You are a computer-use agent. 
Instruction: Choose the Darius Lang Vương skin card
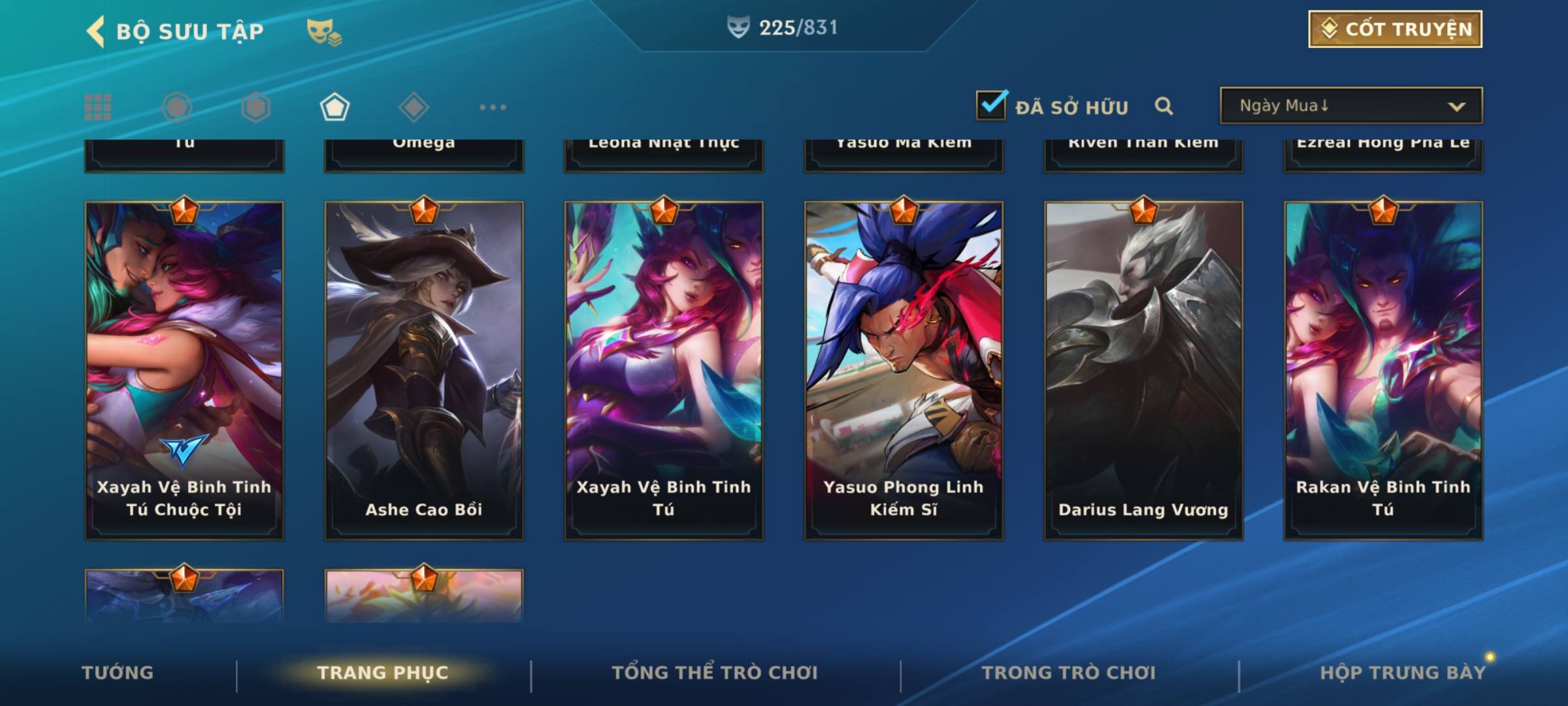[x=1143, y=370]
